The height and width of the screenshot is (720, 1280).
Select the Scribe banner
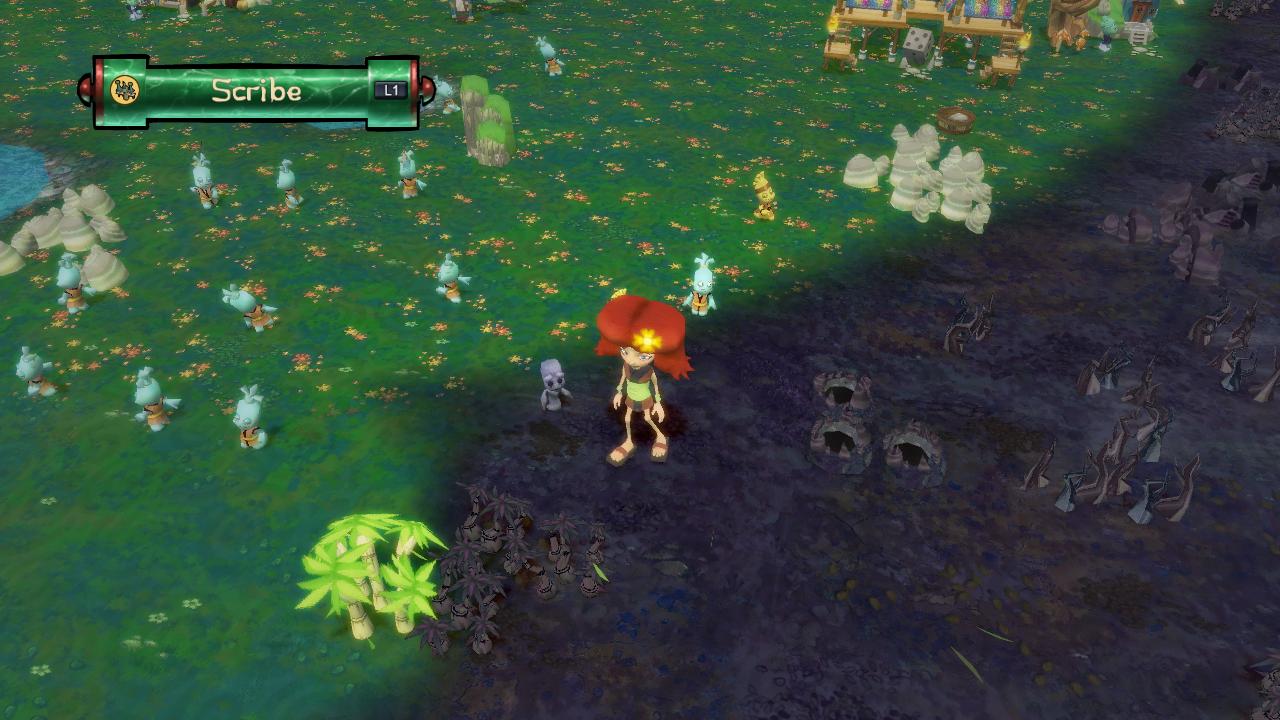click(256, 92)
